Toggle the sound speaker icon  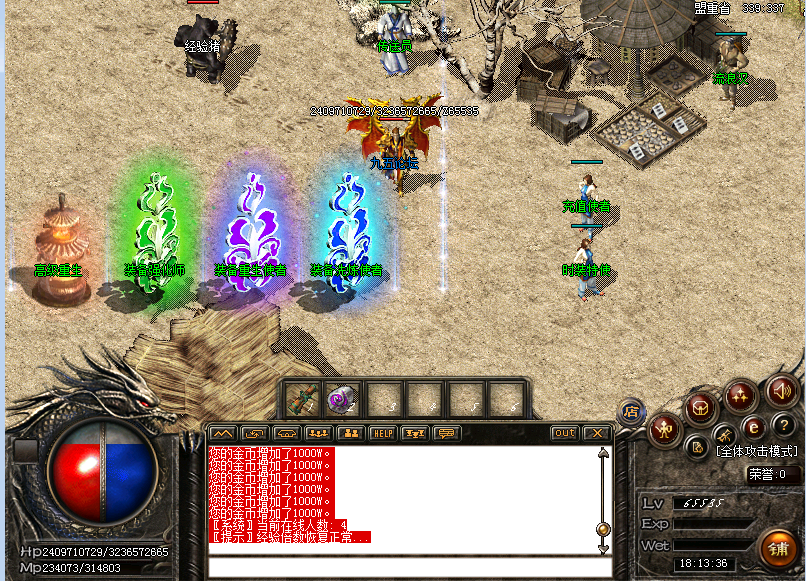click(x=781, y=392)
